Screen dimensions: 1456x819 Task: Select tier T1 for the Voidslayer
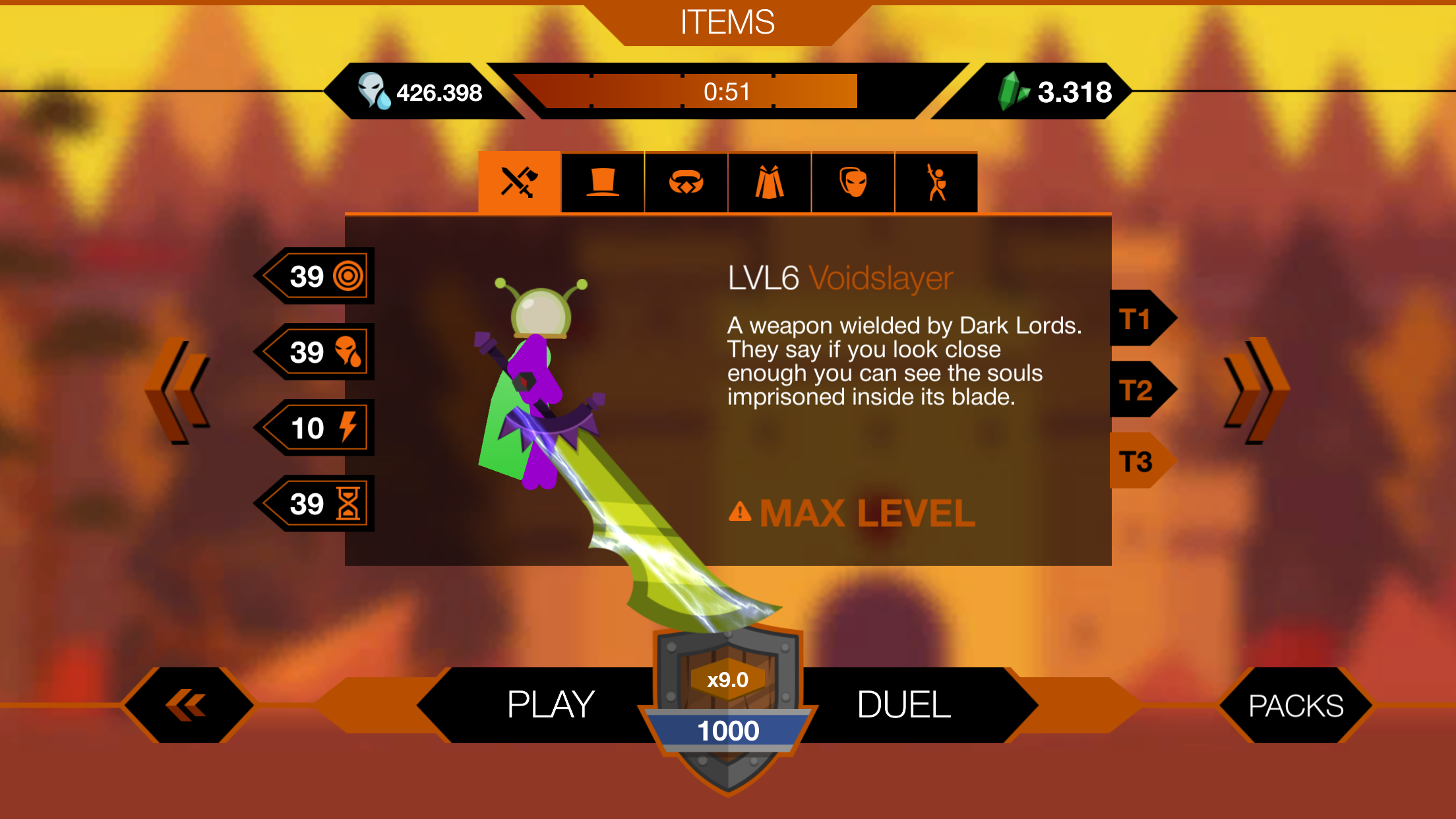1136,319
